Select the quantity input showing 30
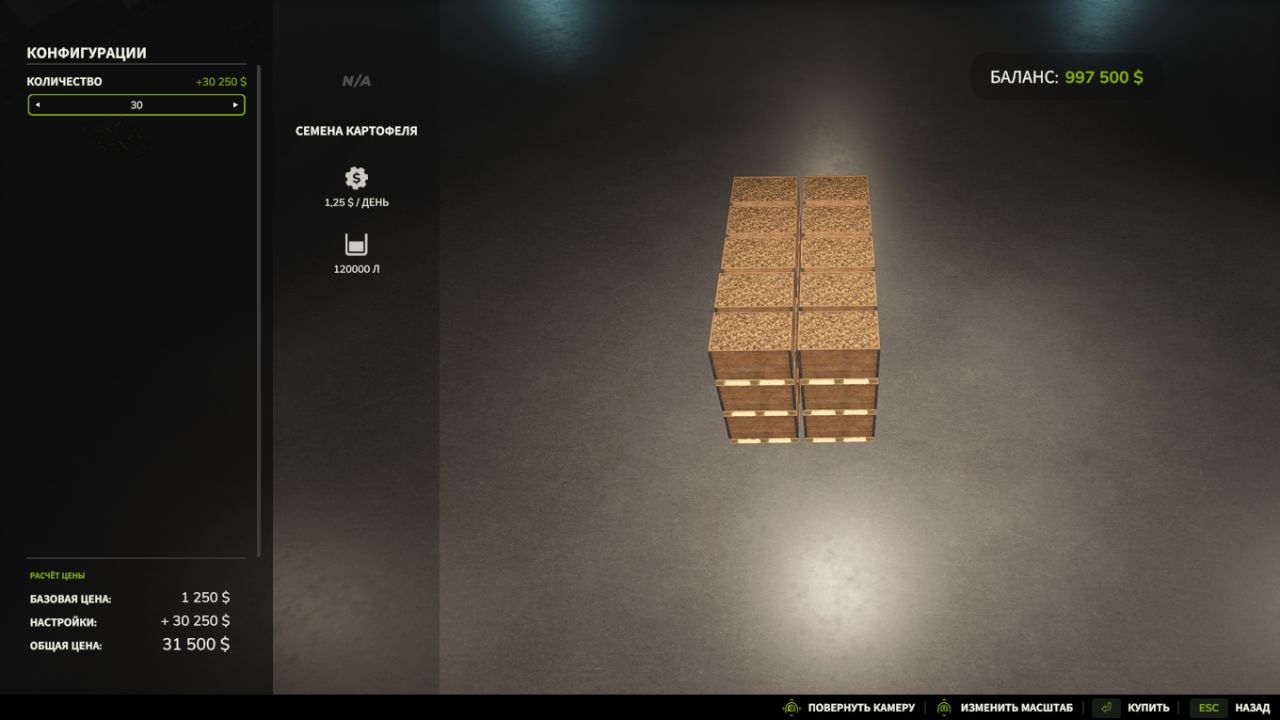The height and width of the screenshot is (720, 1280). [x=136, y=105]
